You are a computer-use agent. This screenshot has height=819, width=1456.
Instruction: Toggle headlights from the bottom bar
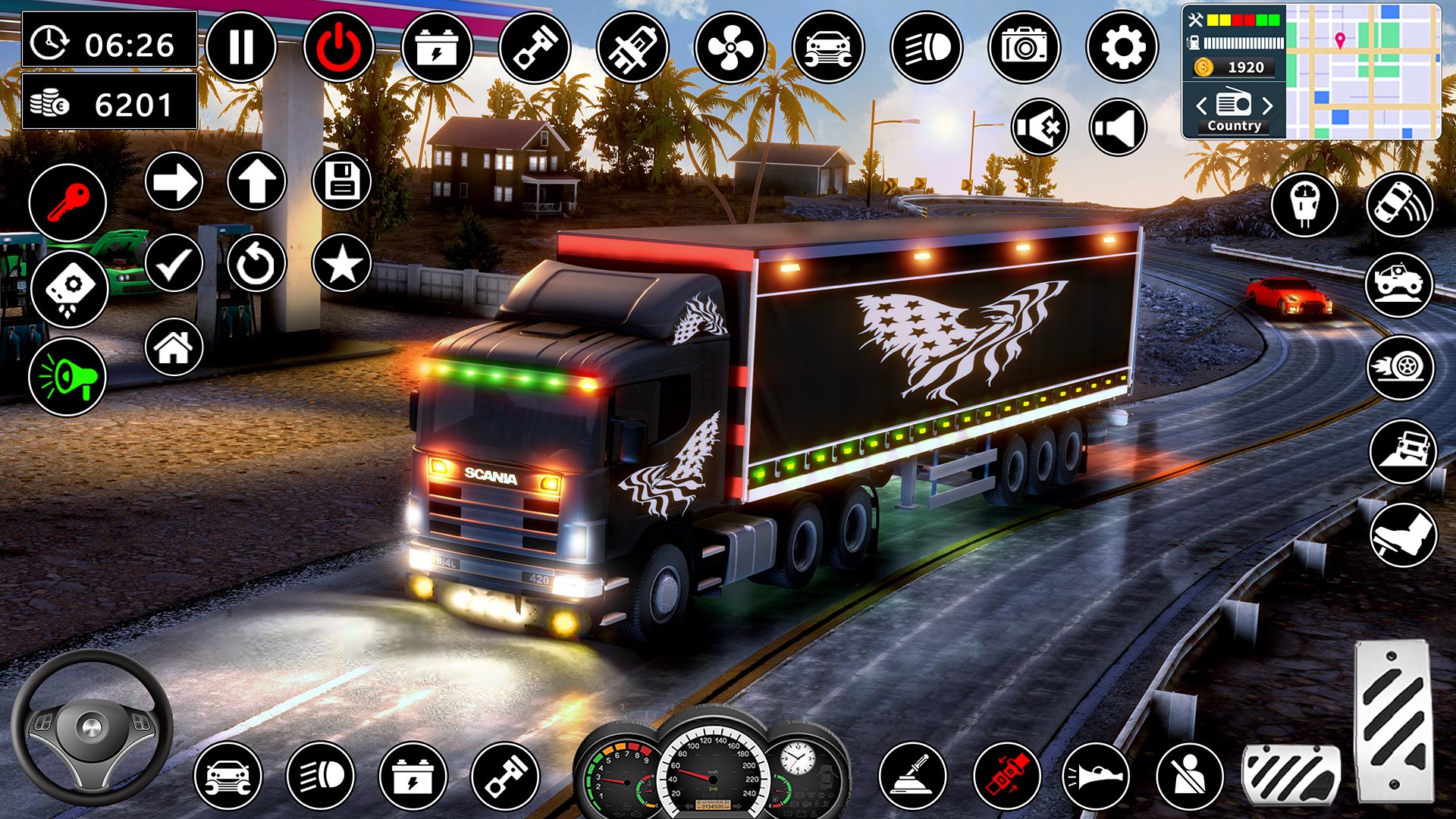click(320, 775)
